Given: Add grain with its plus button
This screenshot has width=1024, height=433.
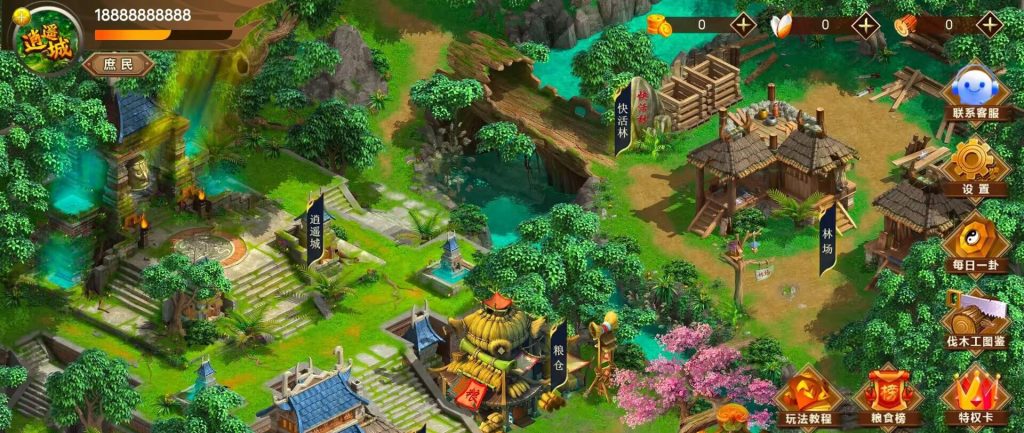Looking at the screenshot, I should point(866,25).
